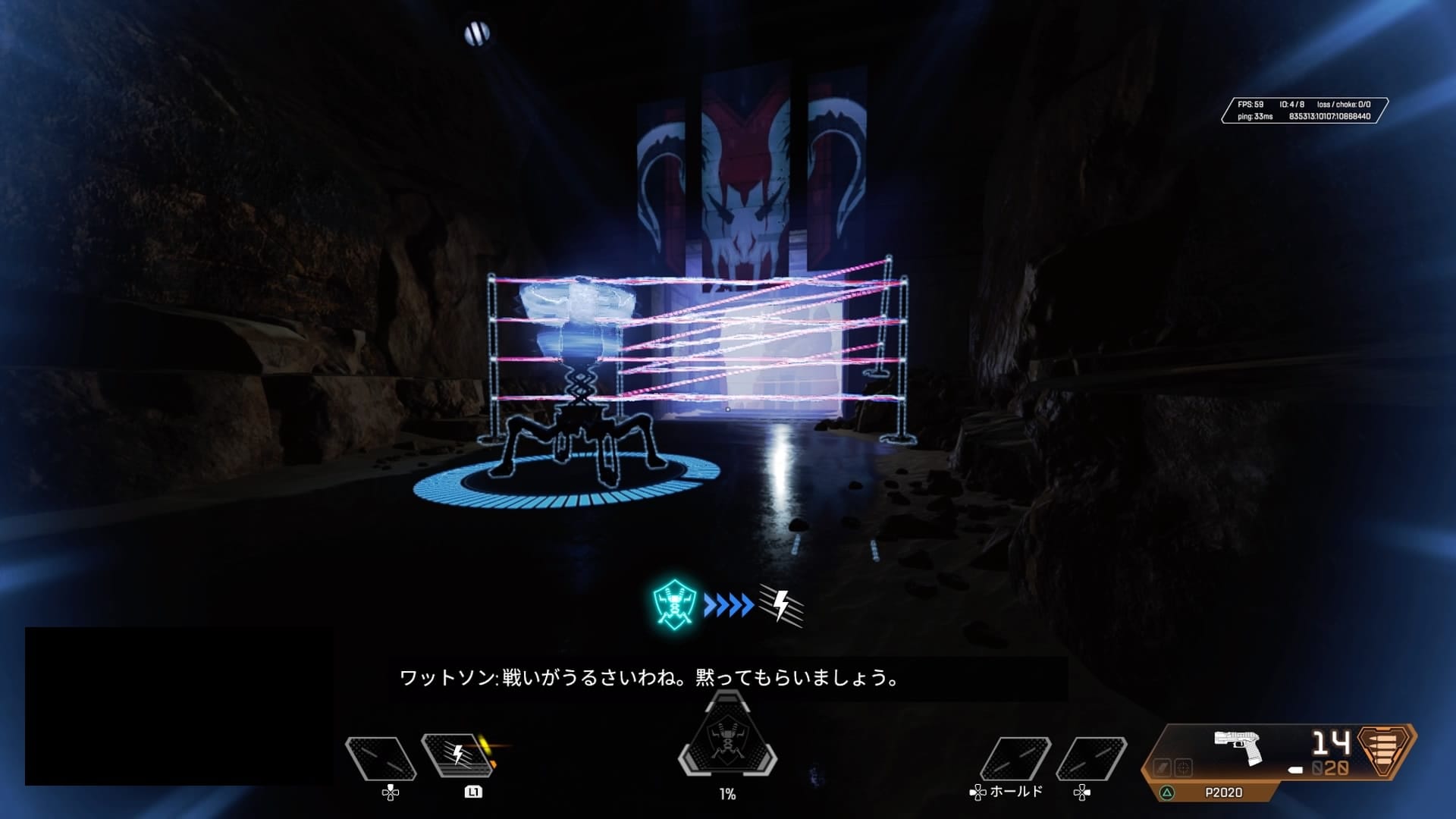Select the L1 tactical prompt label
This screenshot has height=819, width=1456.
(472, 792)
